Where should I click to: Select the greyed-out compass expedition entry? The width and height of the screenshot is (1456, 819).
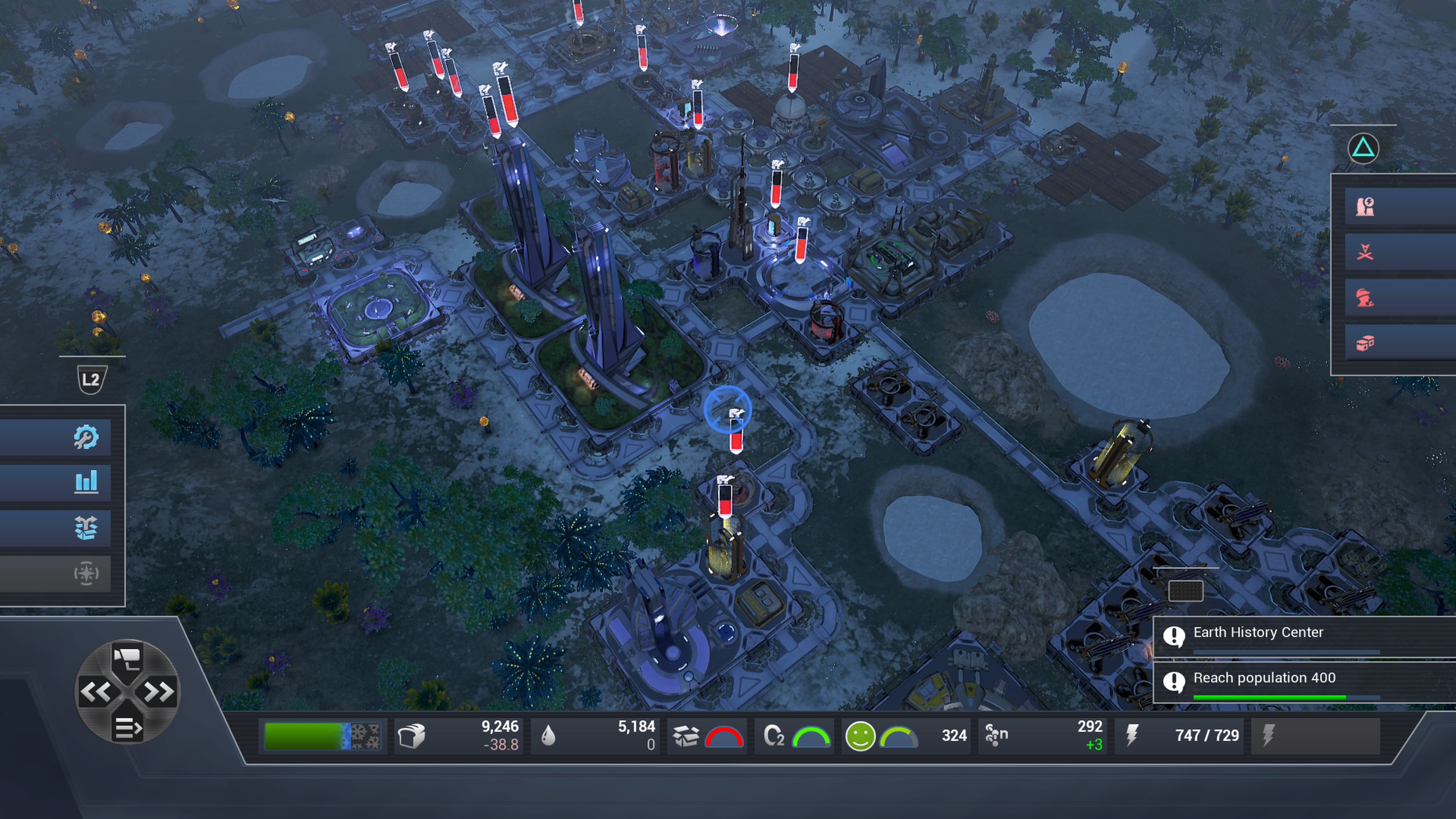[x=86, y=573]
